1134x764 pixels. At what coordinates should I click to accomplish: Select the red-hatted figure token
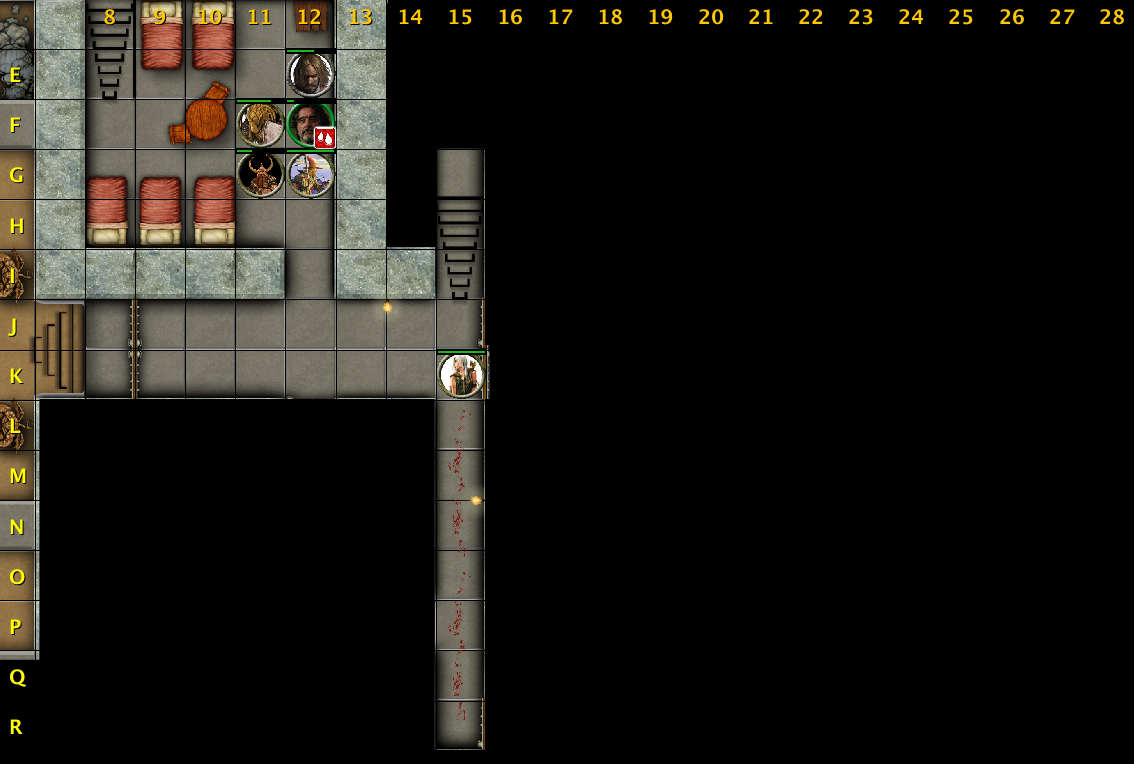(x=310, y=175)
